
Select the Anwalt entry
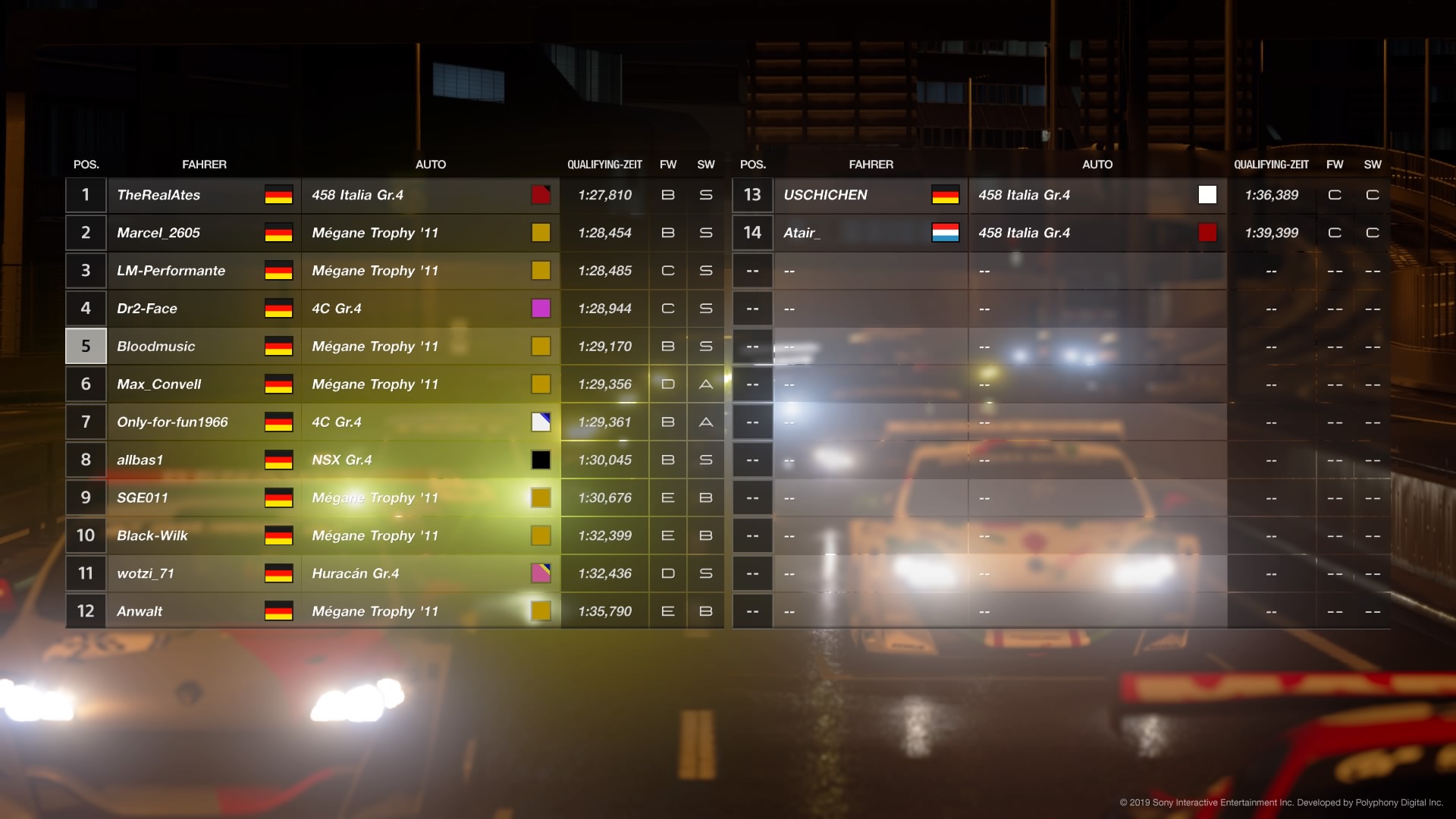coord(140,612)
